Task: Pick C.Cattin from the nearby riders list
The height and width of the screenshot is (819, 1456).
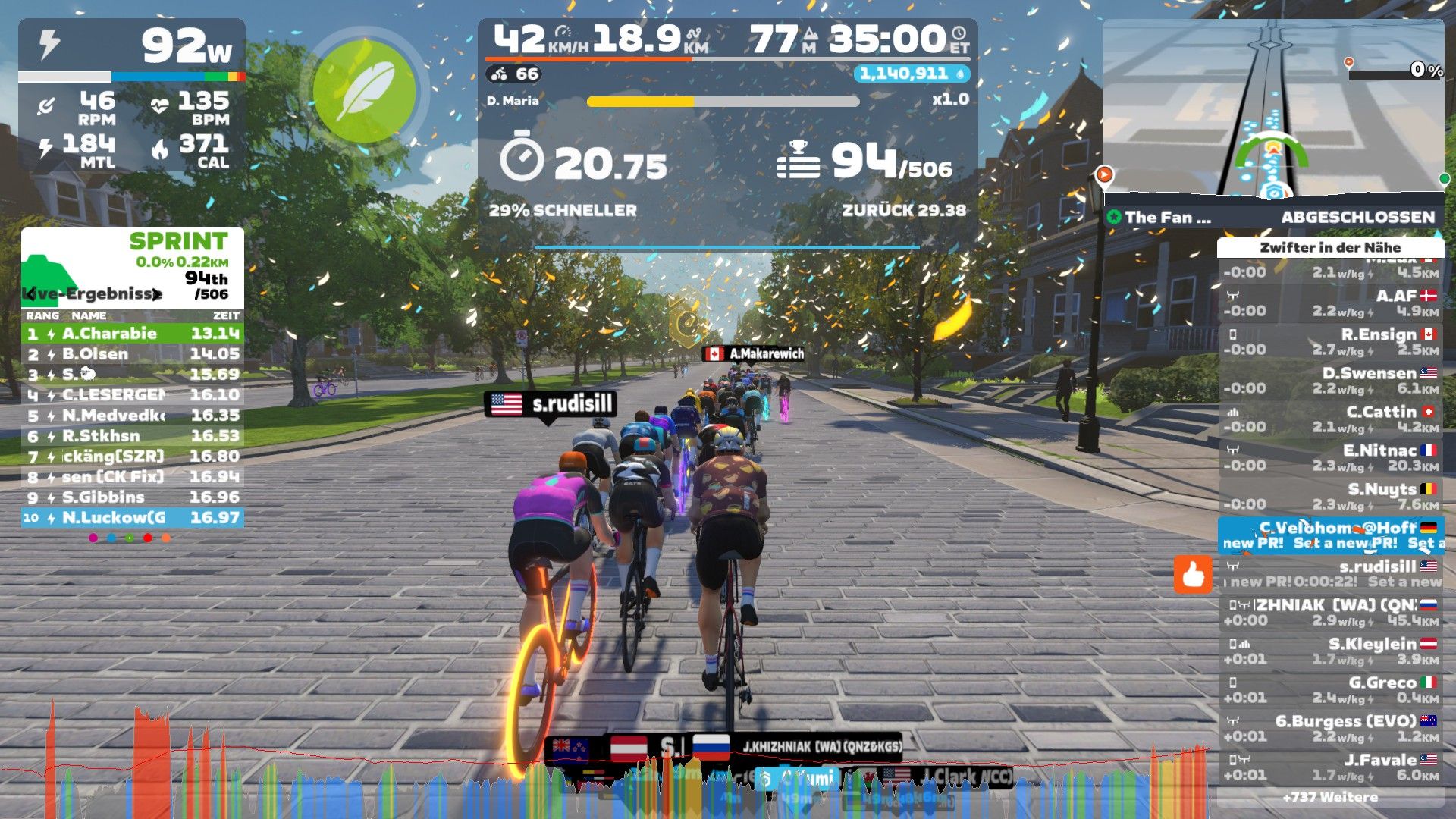Action: [x=1331, y=419]
